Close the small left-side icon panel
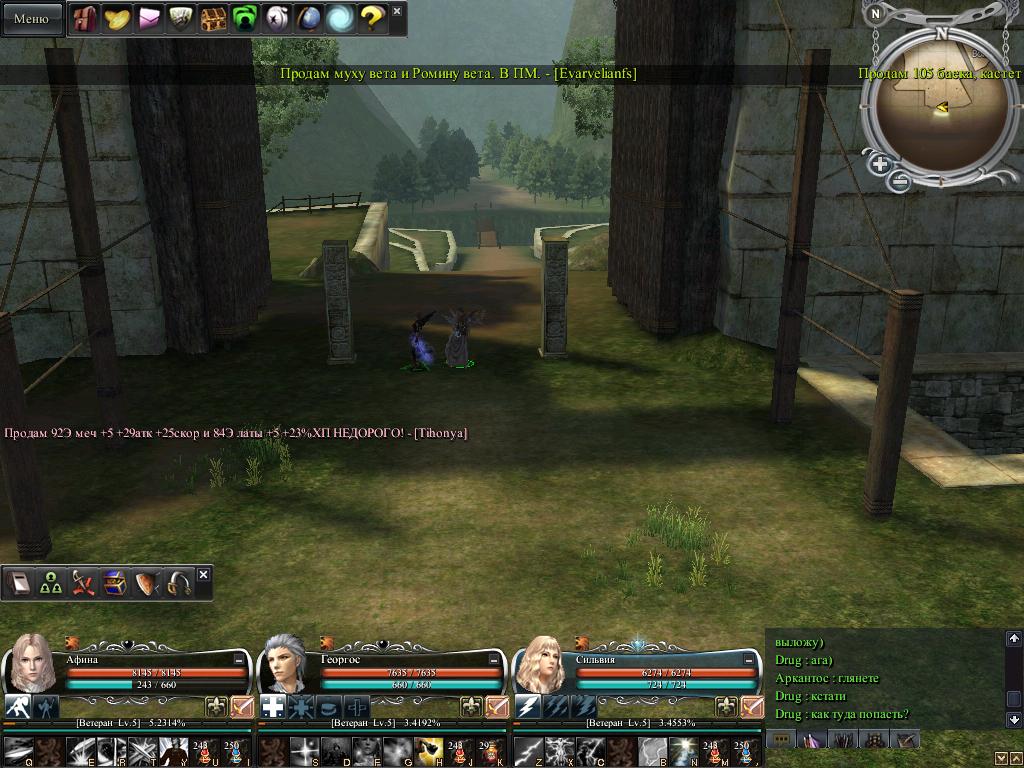 click(x=204, y=575)
